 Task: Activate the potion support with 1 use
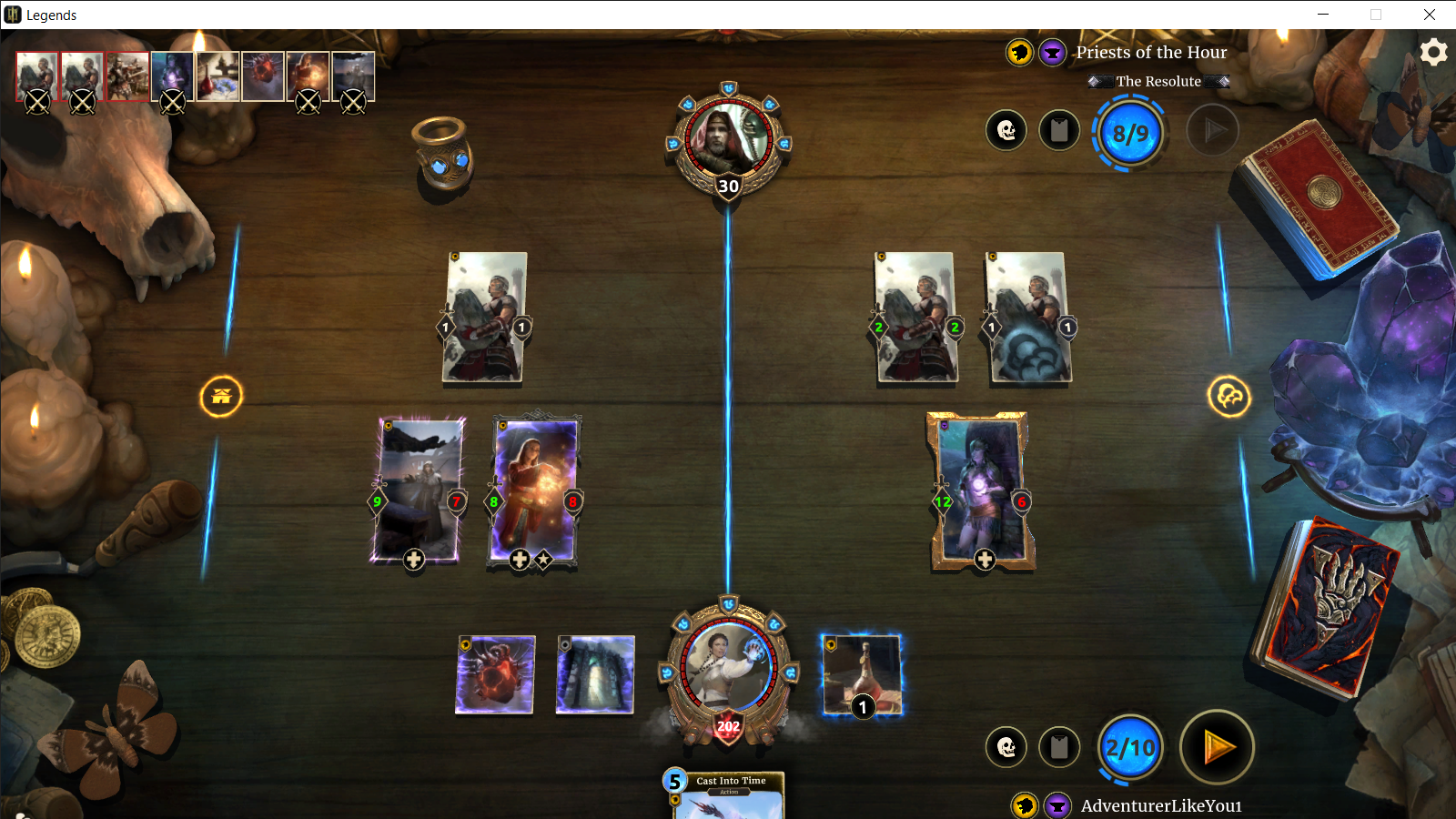point(862,675)
